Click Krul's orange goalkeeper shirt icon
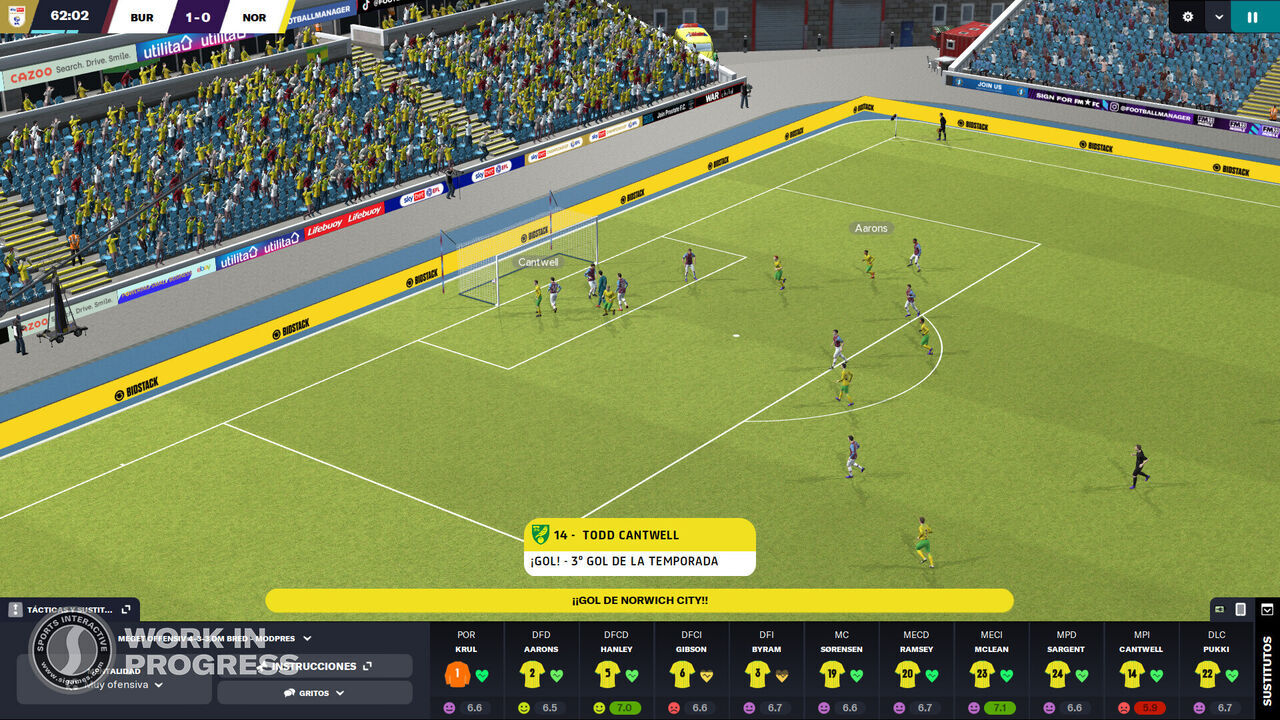The width and height of the screenshot is (1280, 720). pyautogui.click(x=457, y=674)
